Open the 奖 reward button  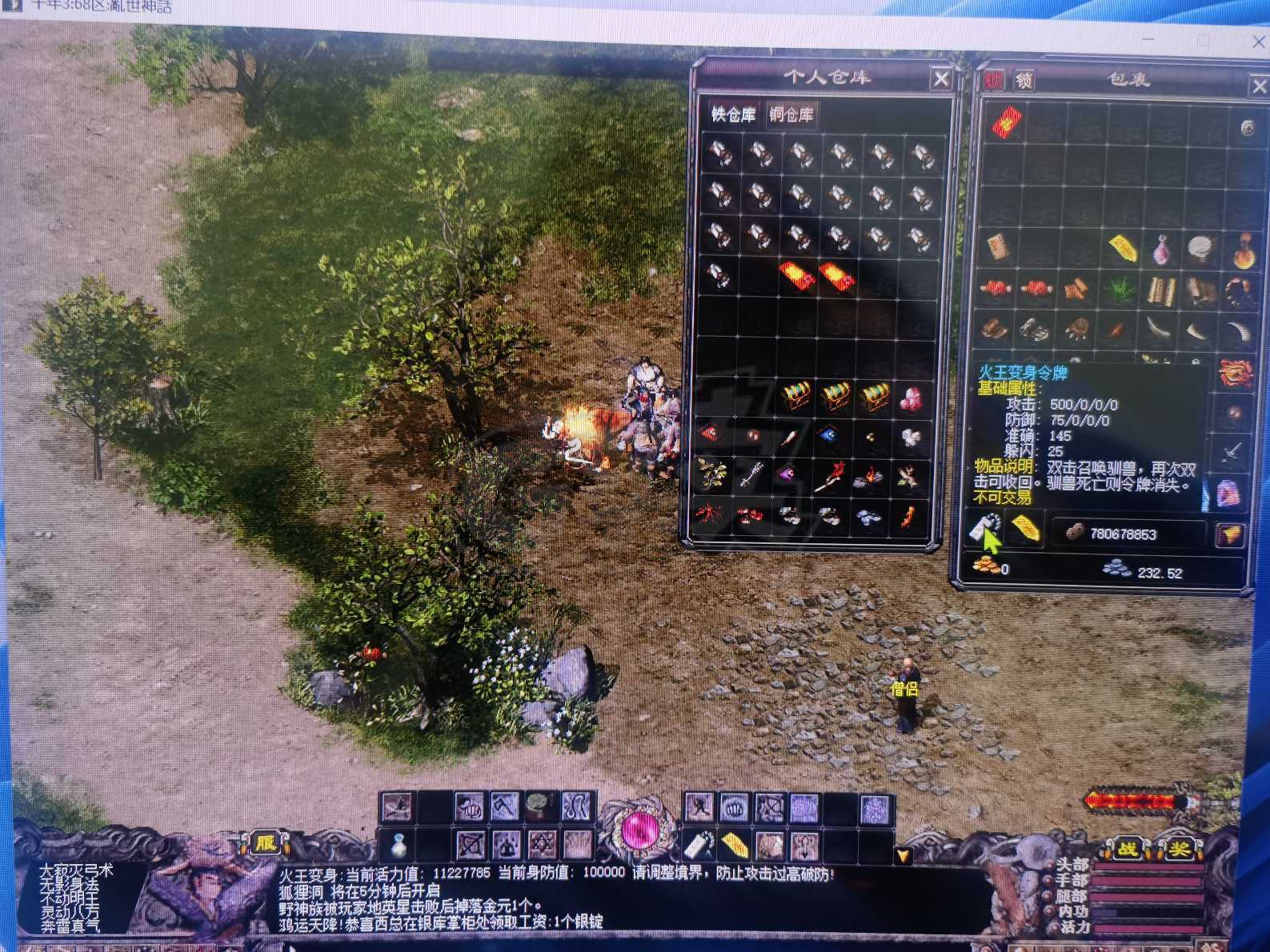point(1179,850)
